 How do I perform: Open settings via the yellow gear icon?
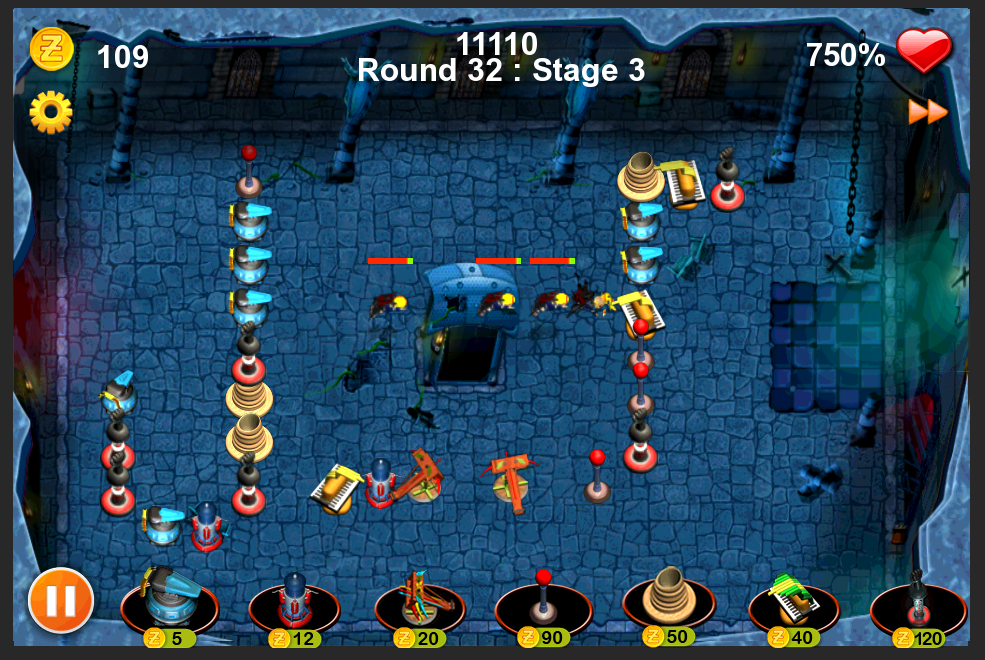click(x=51, y=112)
